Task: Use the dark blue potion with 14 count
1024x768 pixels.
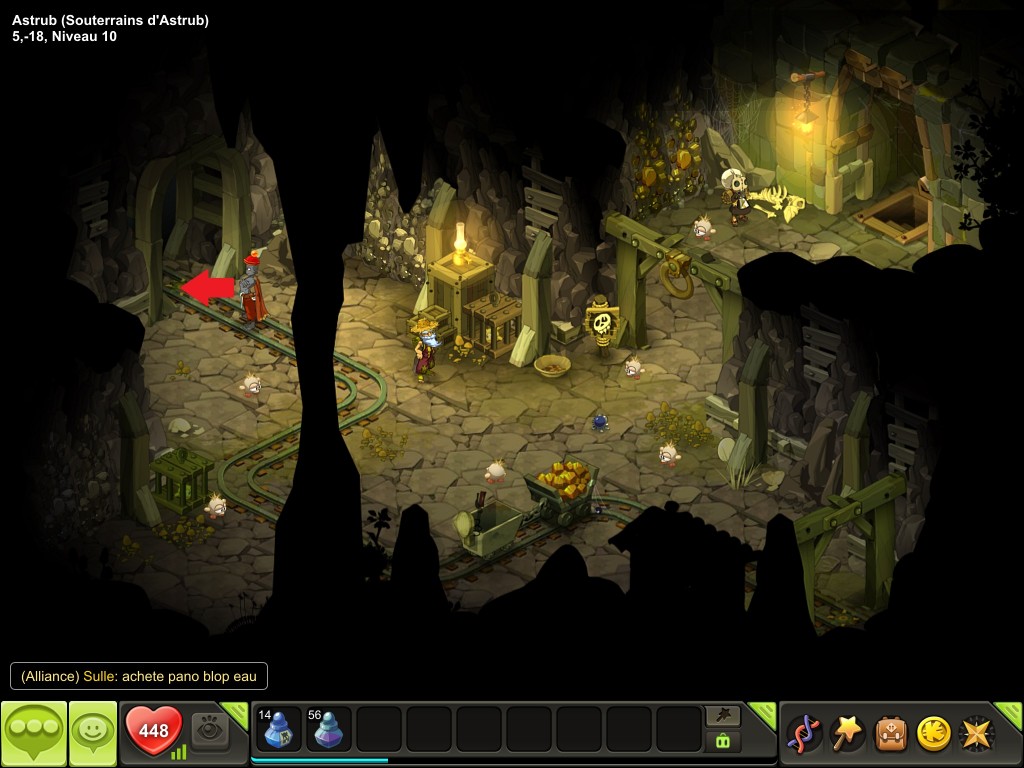Action: tap(279, 729)
